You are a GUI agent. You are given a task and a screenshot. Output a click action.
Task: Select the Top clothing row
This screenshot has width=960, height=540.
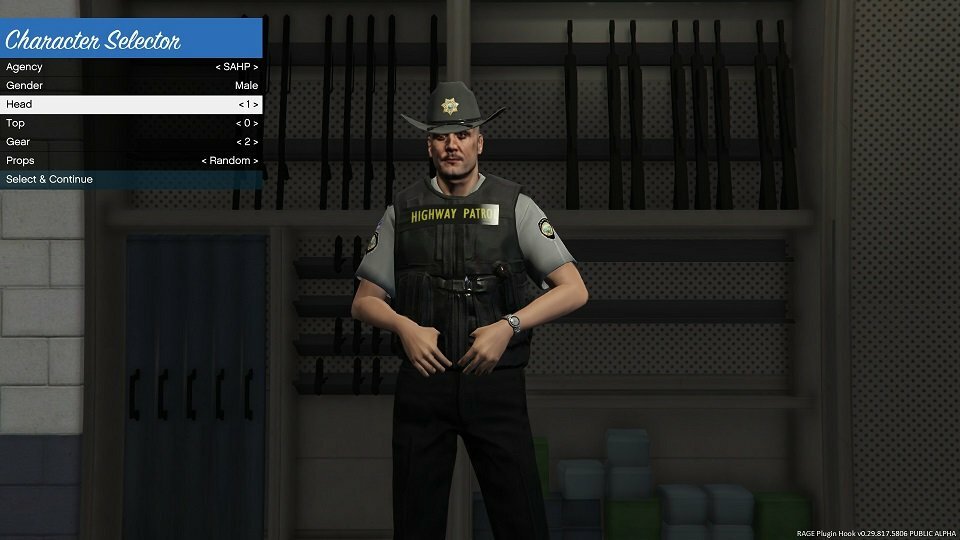pos(131,123)
